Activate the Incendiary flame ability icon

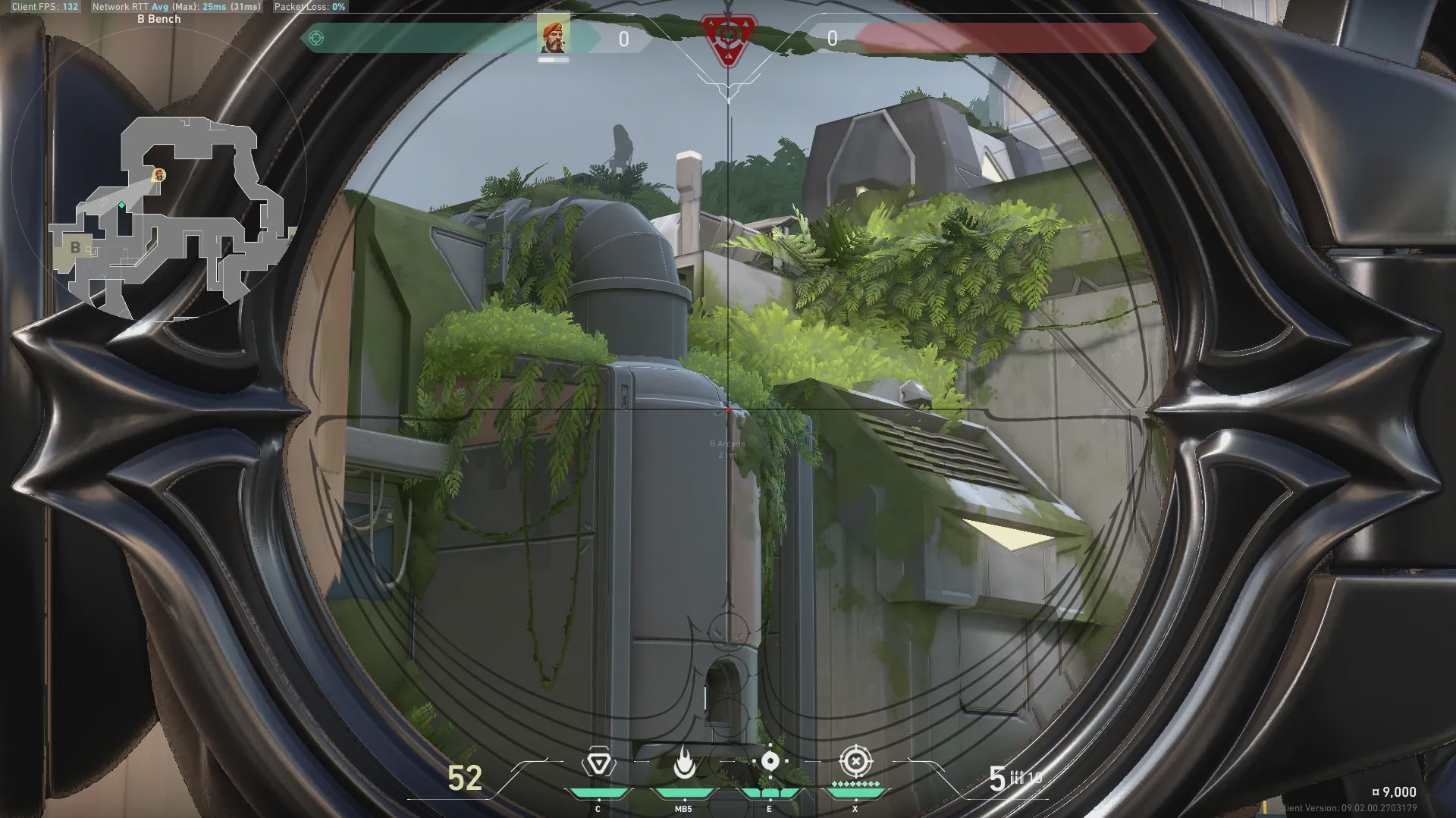click(x=684, y=763)
